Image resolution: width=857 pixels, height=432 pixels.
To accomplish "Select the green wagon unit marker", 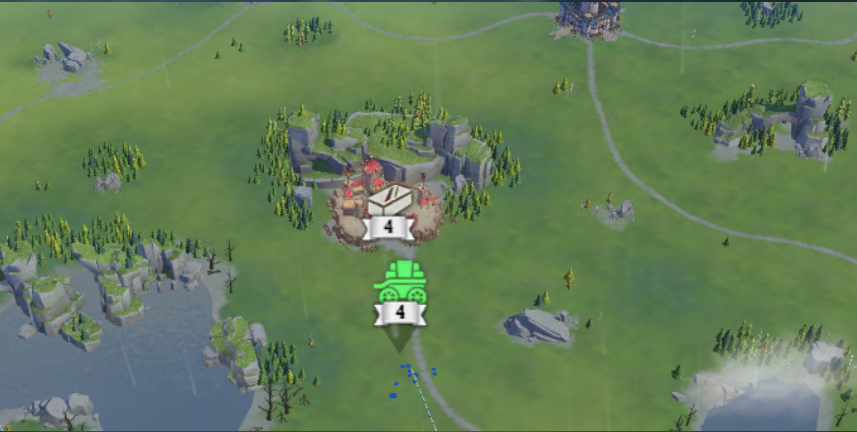I will click(400, 283).
